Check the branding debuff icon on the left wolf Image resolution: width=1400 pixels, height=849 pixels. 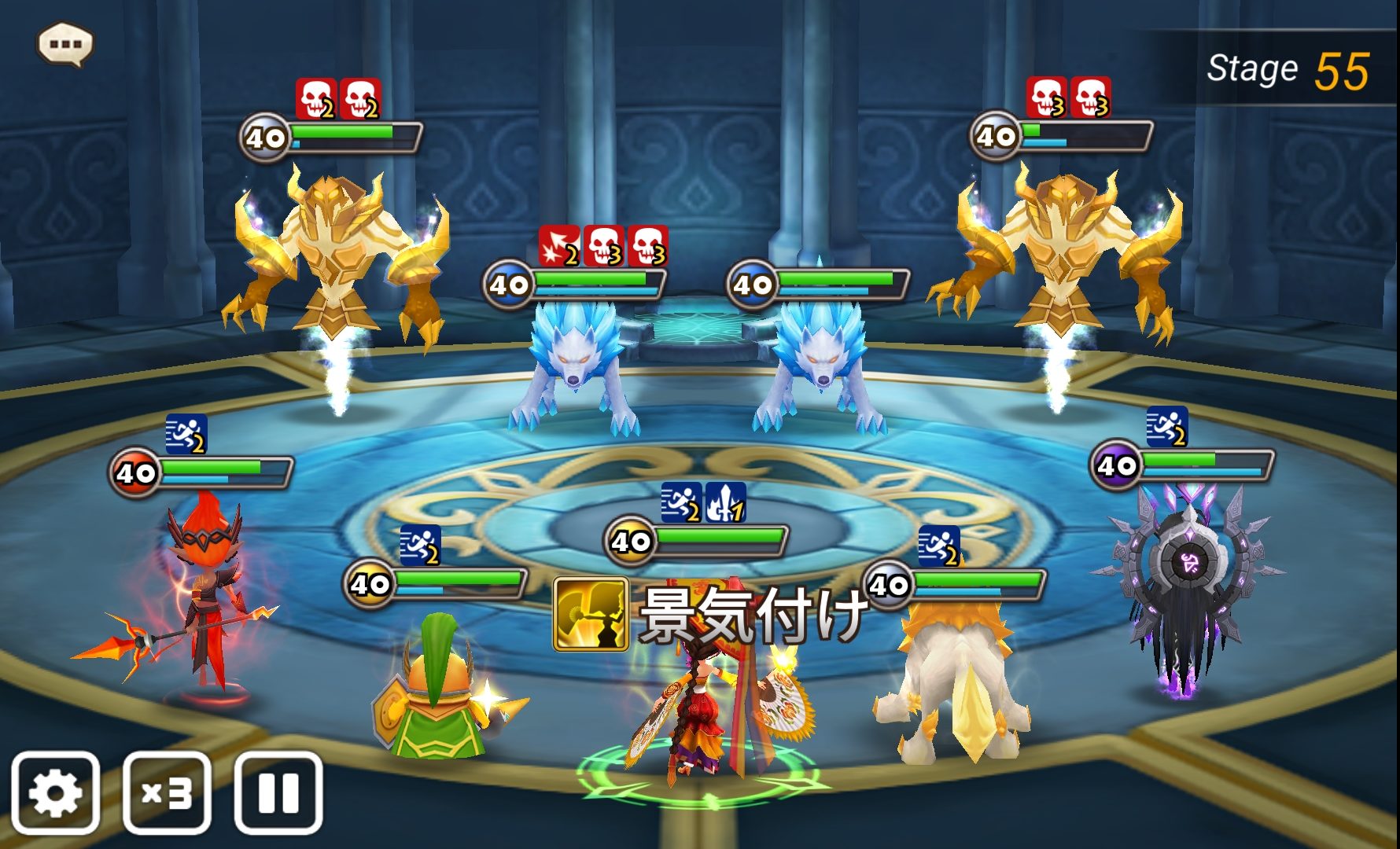[x=558, y=246]
